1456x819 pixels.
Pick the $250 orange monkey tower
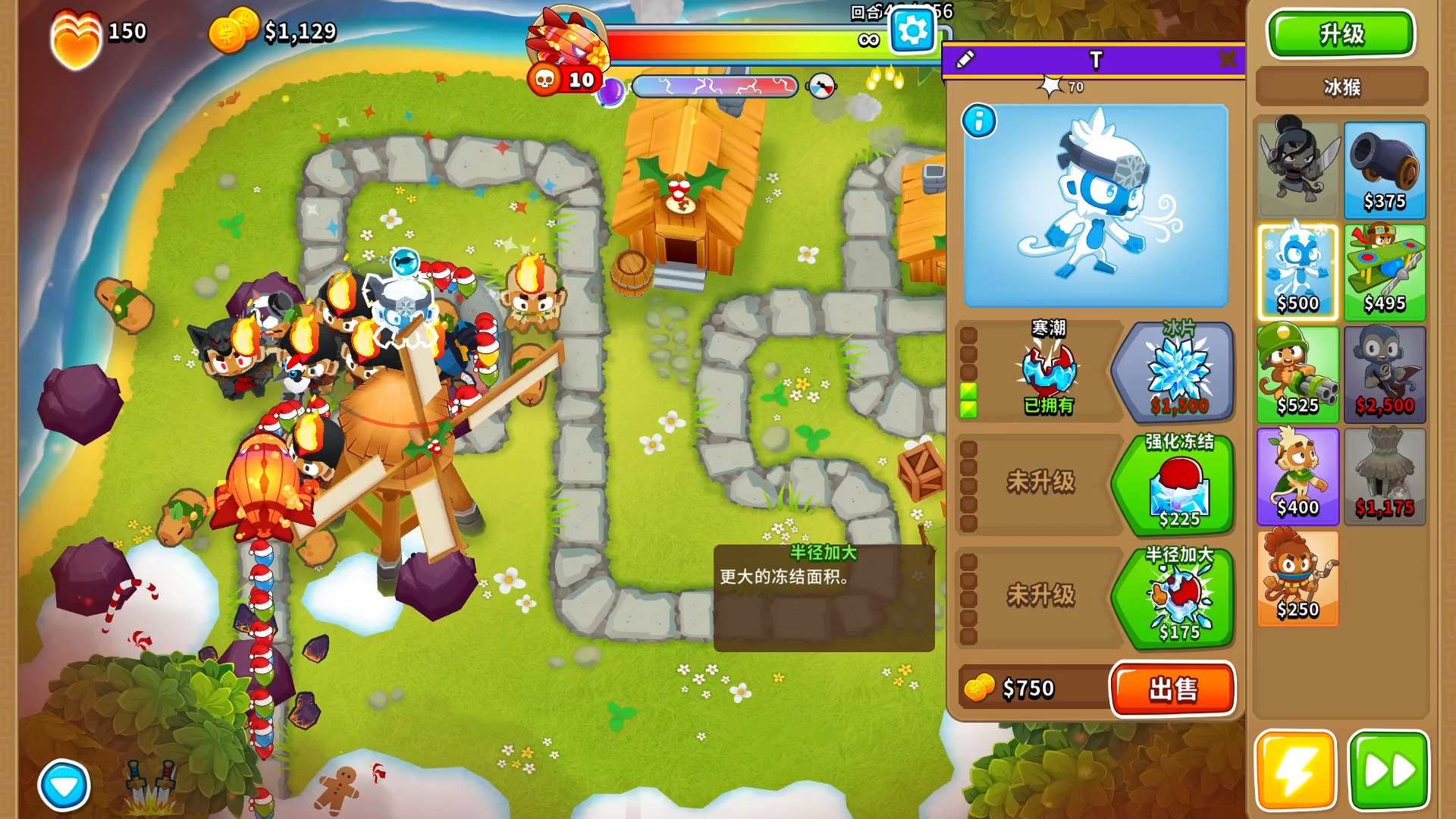(x=1298, y=579)
